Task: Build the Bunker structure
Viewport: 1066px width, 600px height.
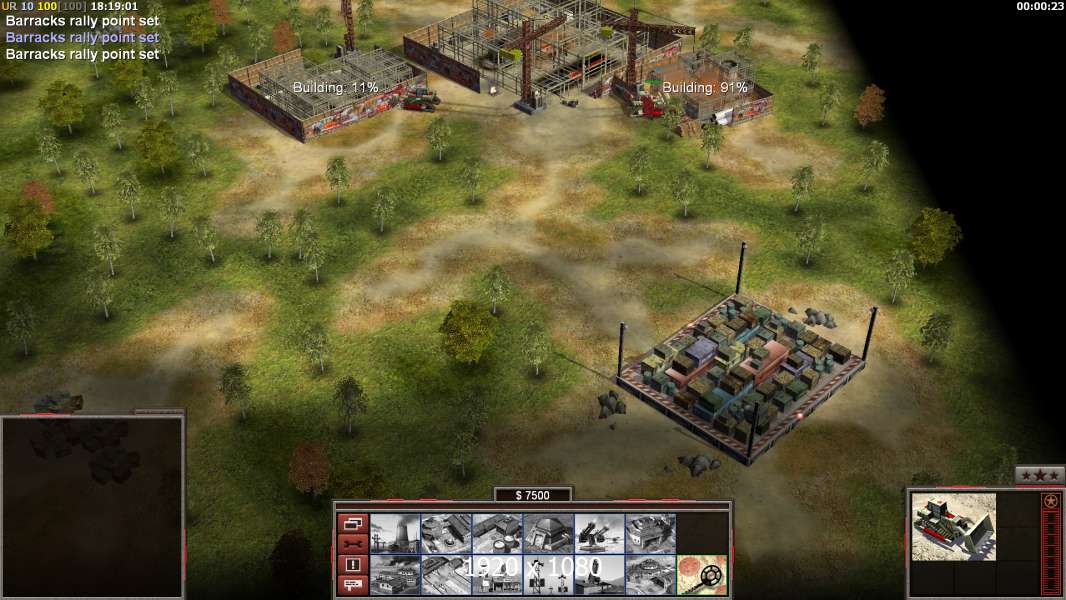Action: click(548, 533)
